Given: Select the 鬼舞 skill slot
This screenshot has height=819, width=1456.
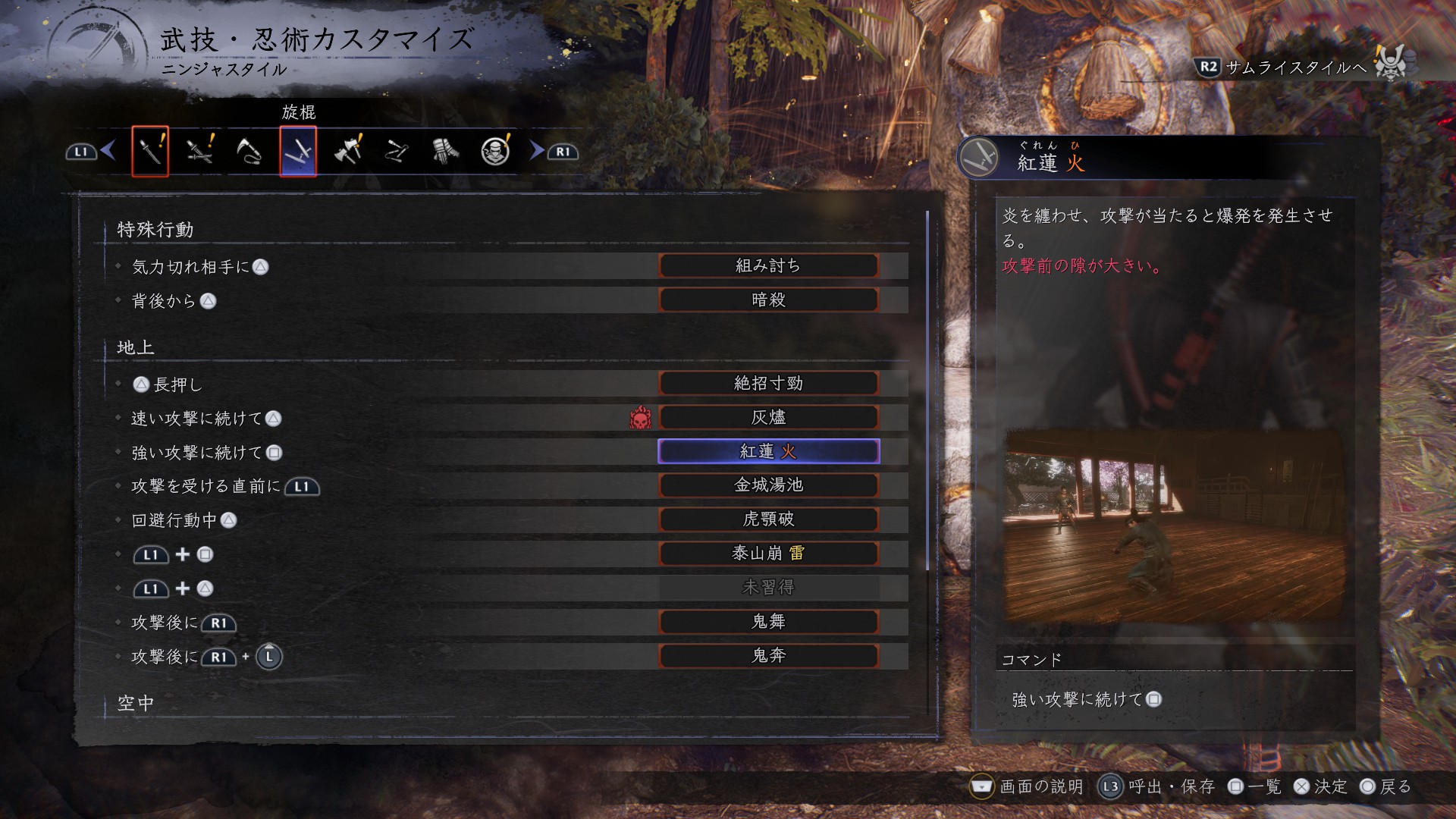Looking at the screenshot, I should point(768,622).
